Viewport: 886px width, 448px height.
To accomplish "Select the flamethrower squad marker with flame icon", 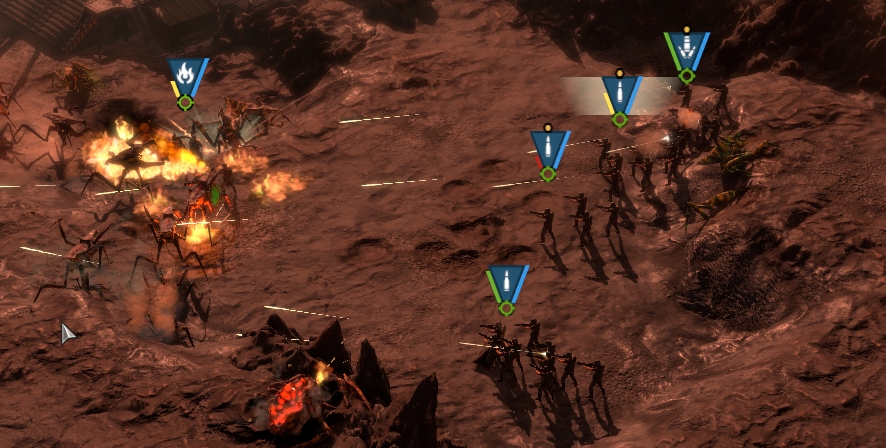I will (186, 77).
